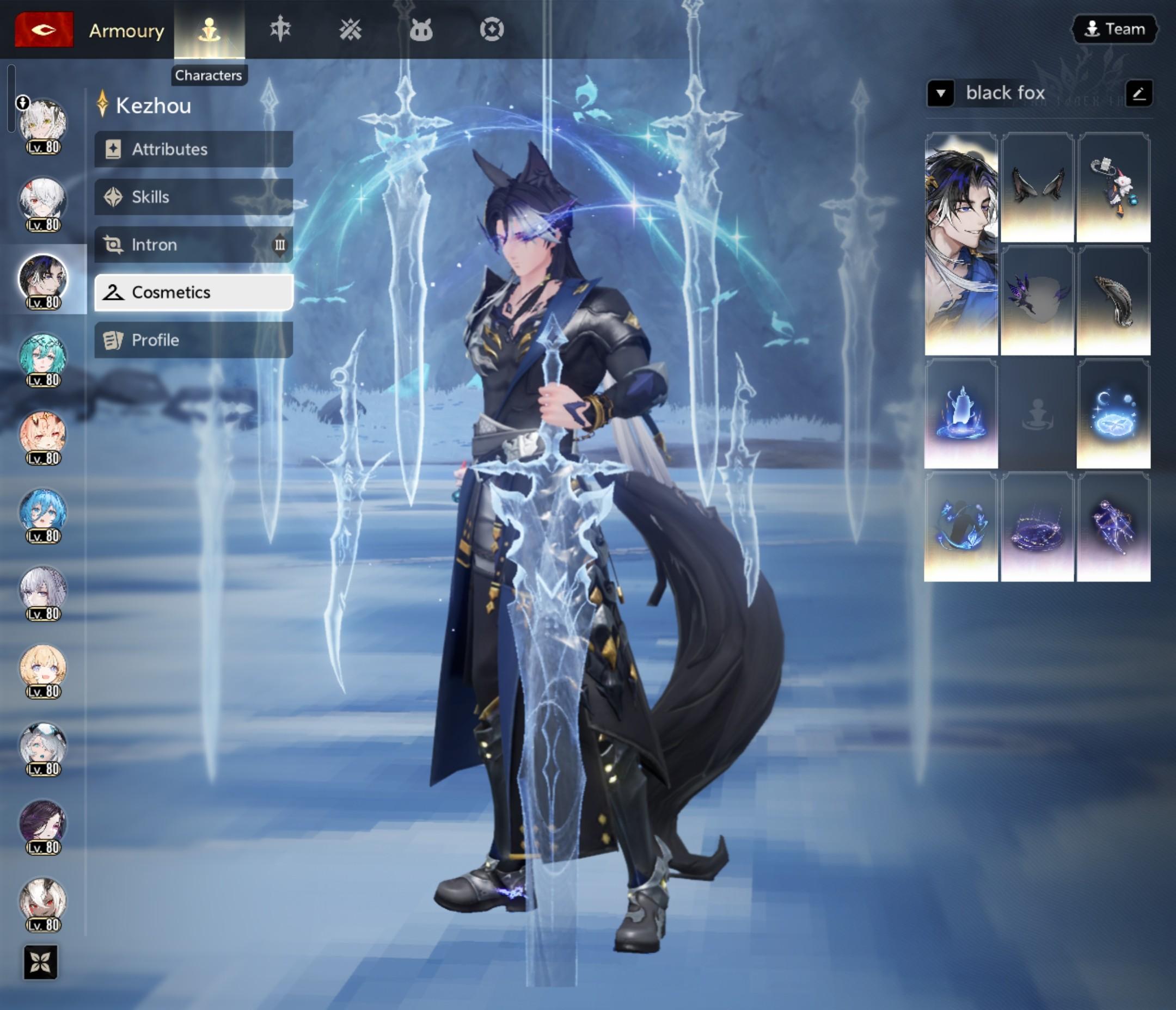
Task: Choose the black fox ears accessory slot
Action: (x=1037, y=187)
